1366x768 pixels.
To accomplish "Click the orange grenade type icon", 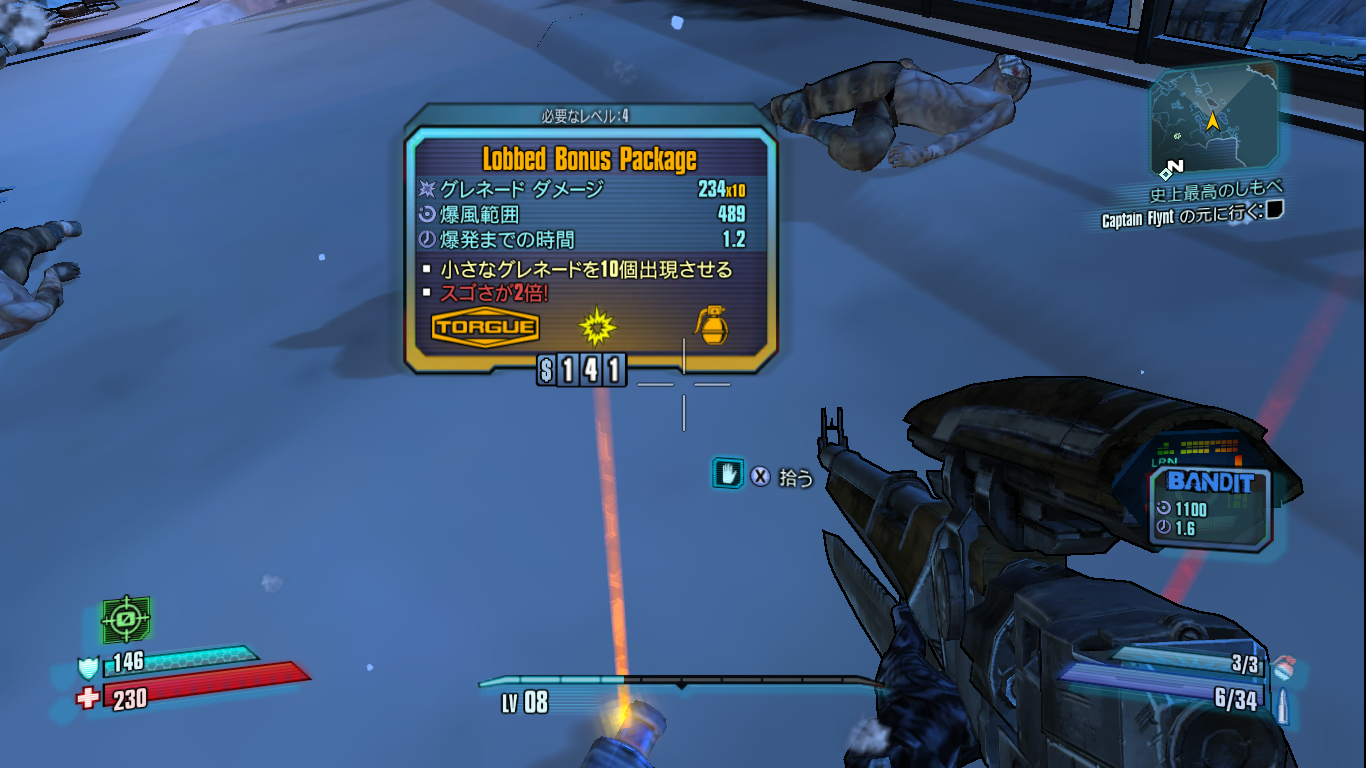I will click(x=713, y=326).
